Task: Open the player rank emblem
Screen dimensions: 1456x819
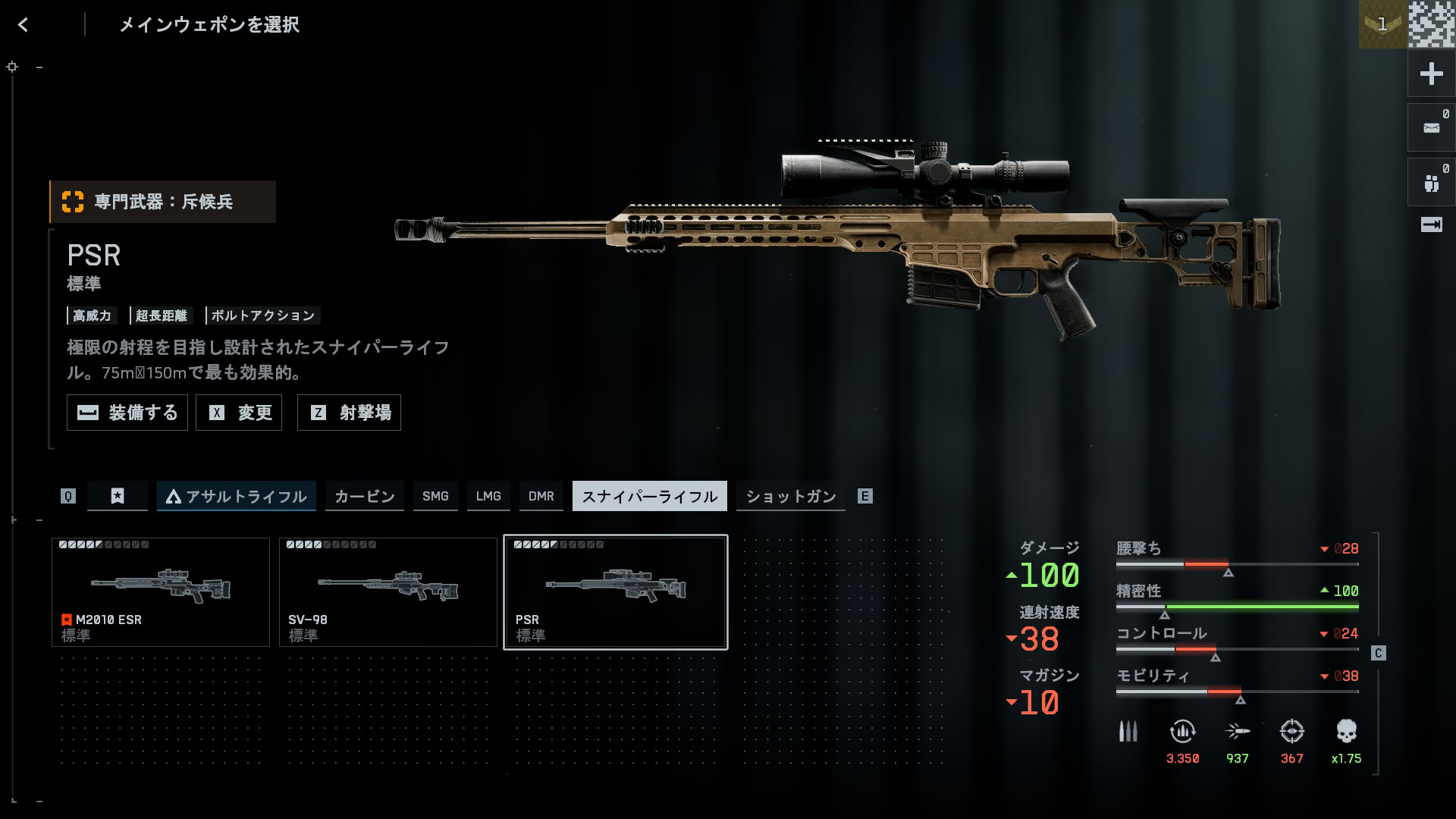Action: pos(1382,24)
